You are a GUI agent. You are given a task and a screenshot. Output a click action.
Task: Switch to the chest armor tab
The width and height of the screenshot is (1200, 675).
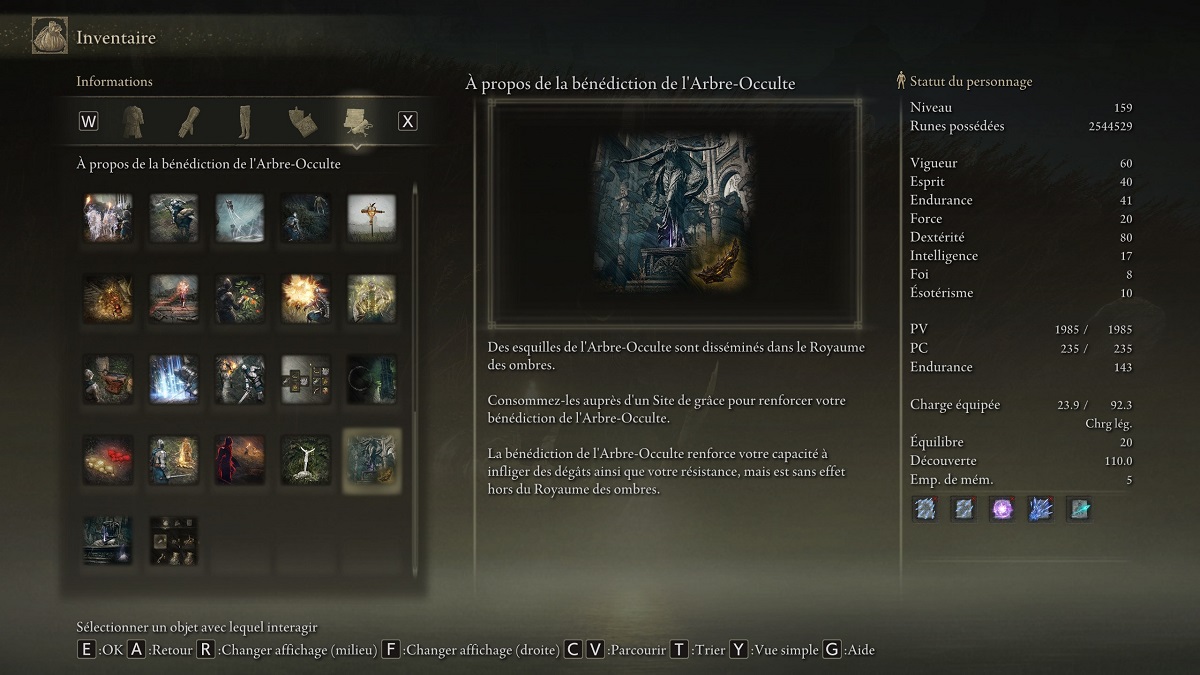(x=132, y=121)
